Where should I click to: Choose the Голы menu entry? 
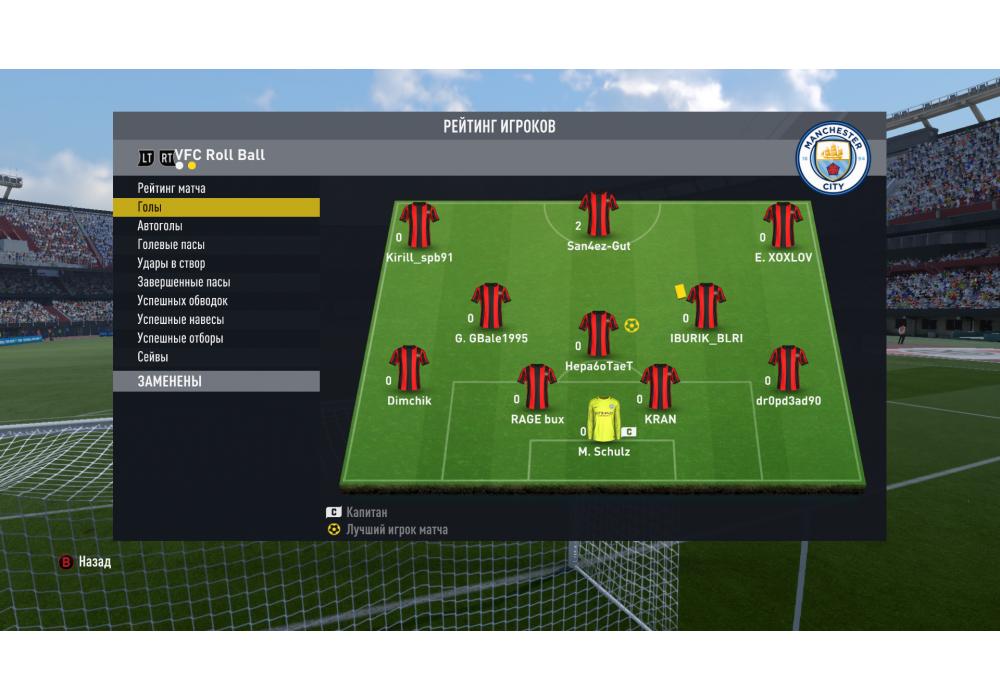150,207
